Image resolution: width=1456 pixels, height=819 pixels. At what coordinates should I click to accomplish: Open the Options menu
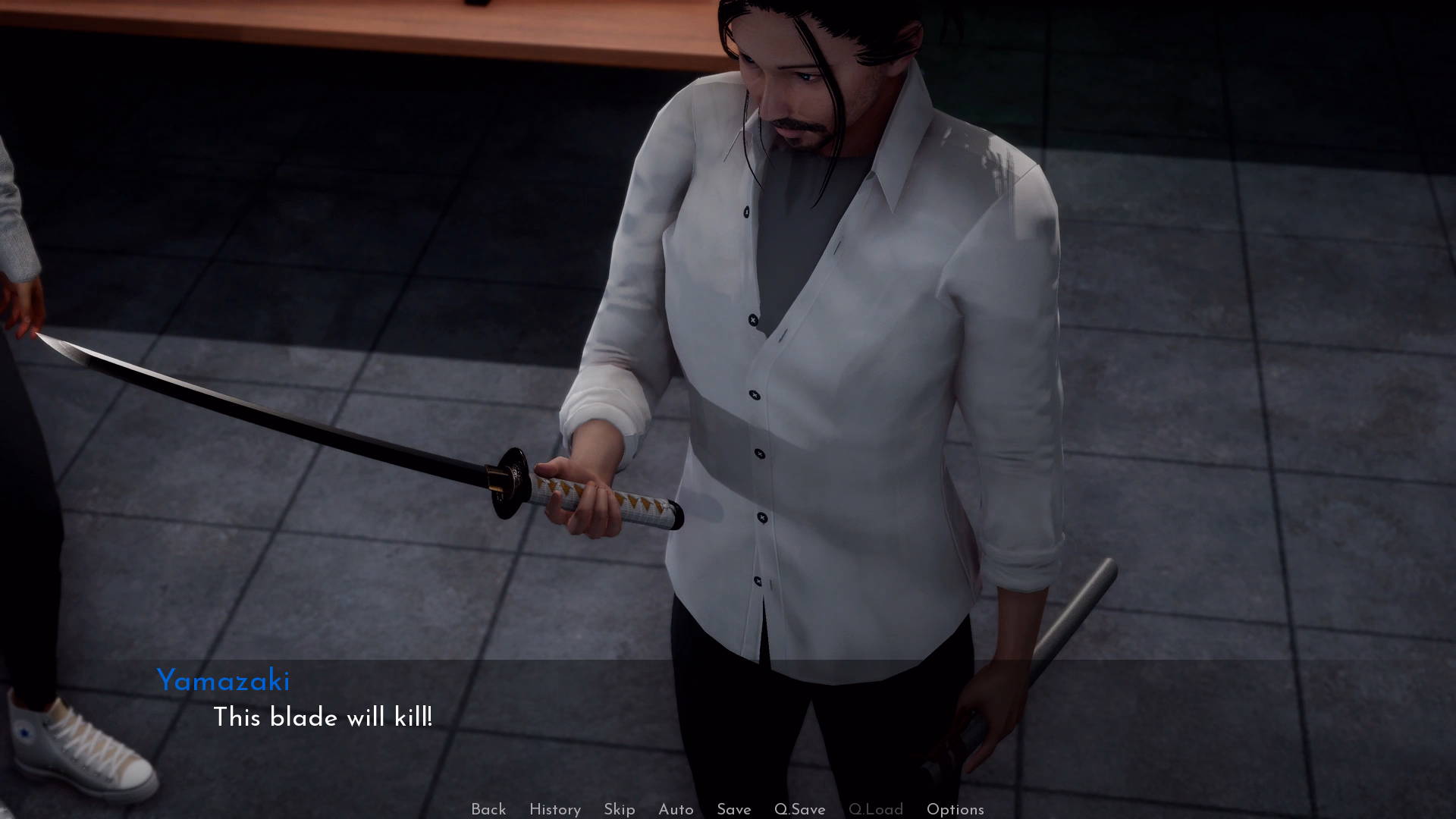click(x=955, y=809)
